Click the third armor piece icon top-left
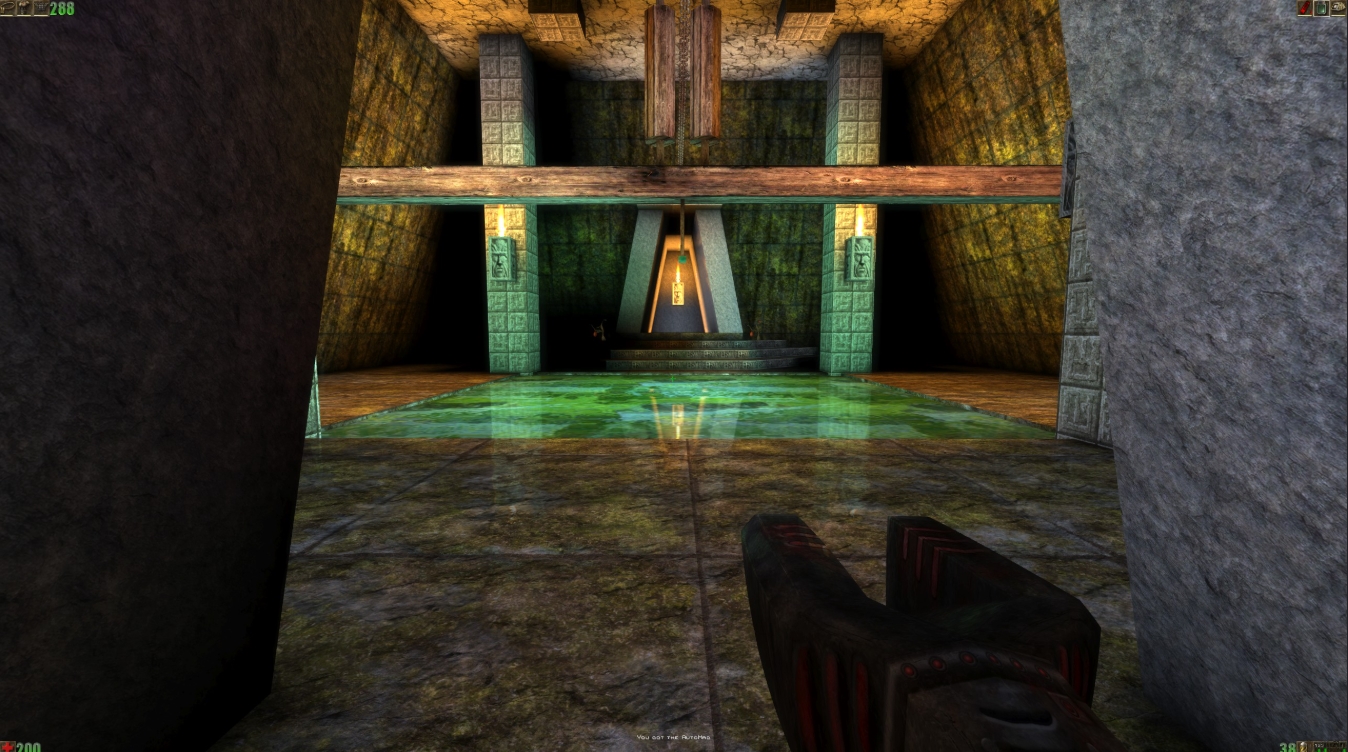The height and width of the screenshot is (752, 1348). (41, 5)
